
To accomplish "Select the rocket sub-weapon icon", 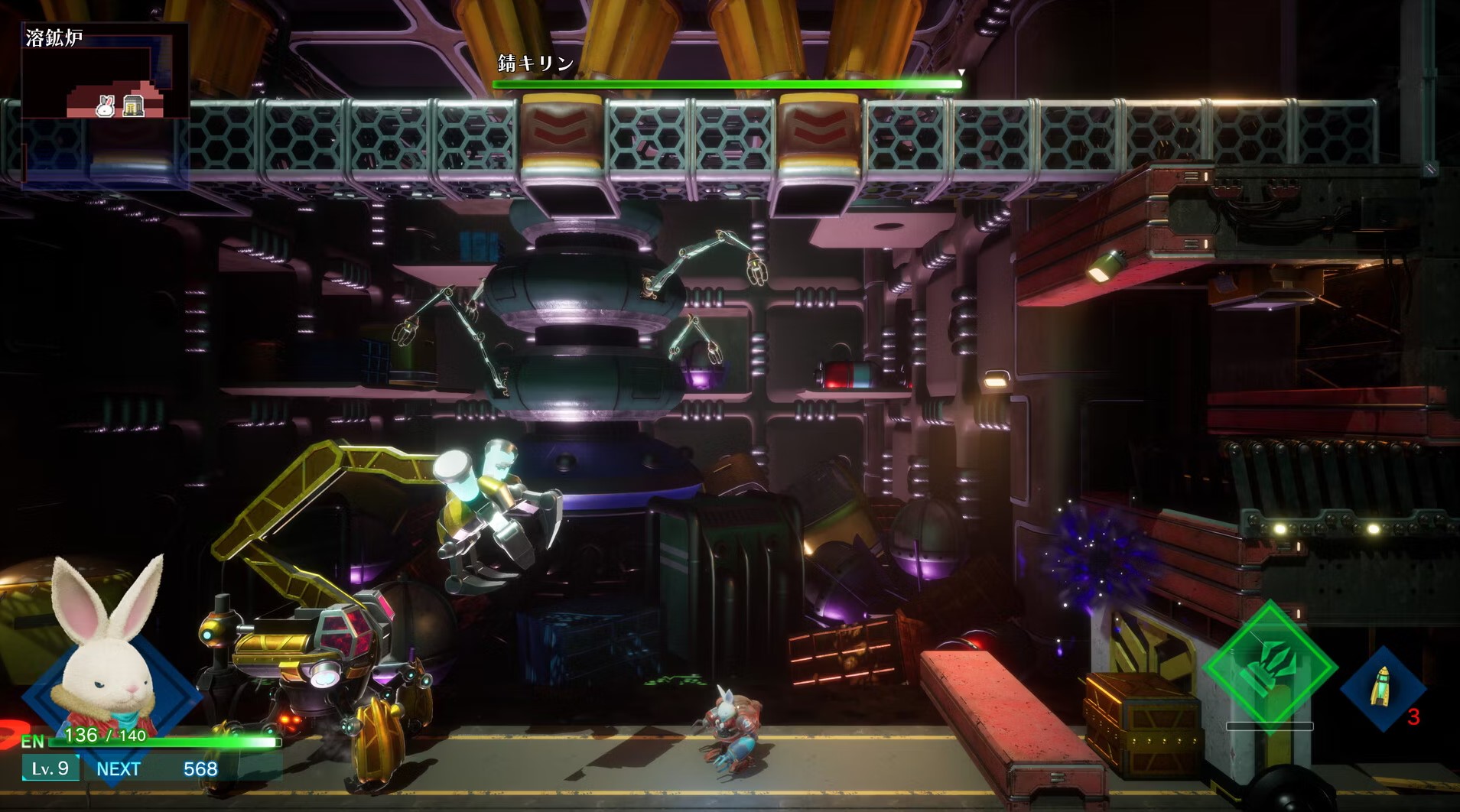I will click(1382, 687).
